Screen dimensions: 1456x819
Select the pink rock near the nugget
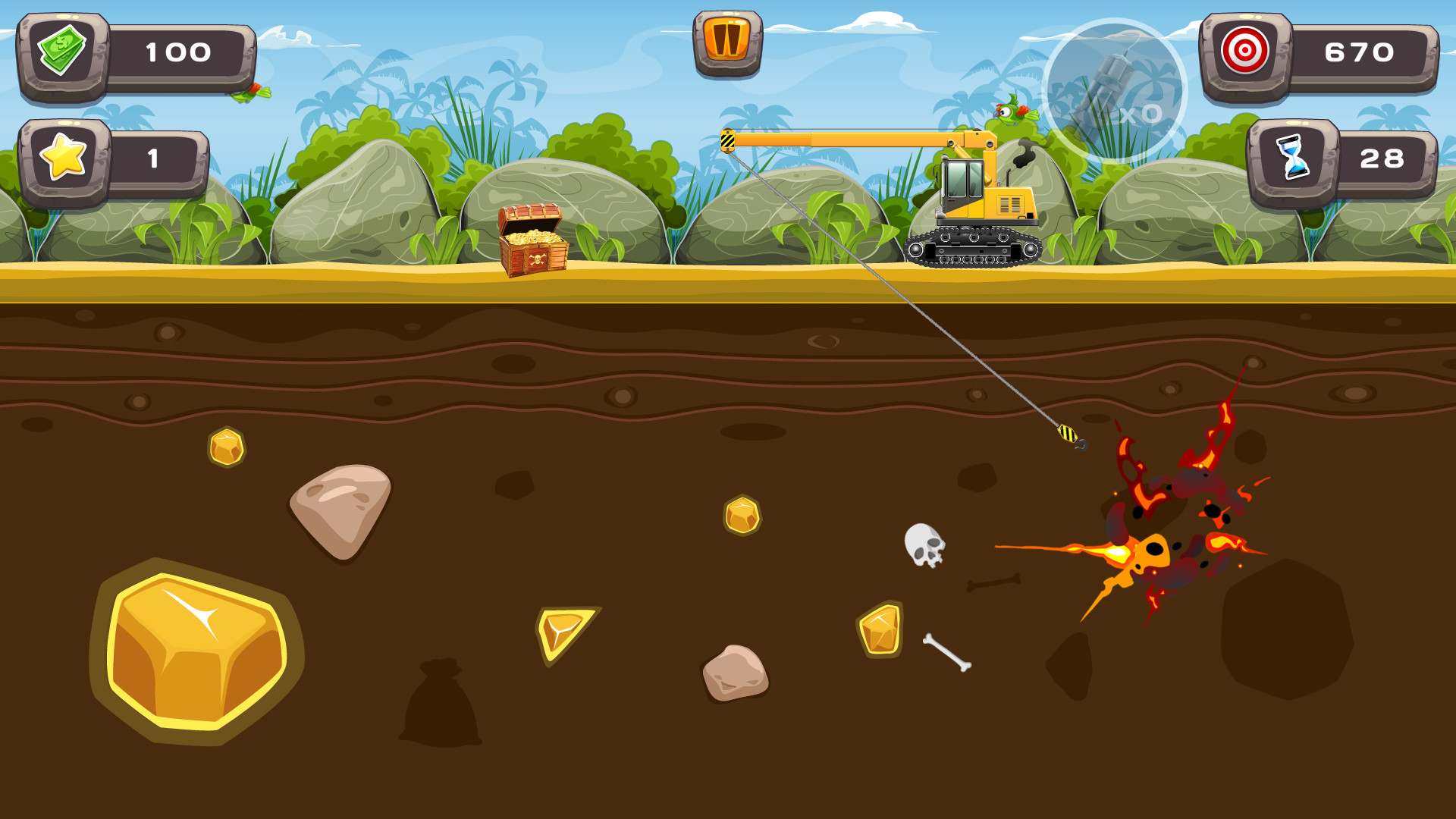(x=341, y=512)
